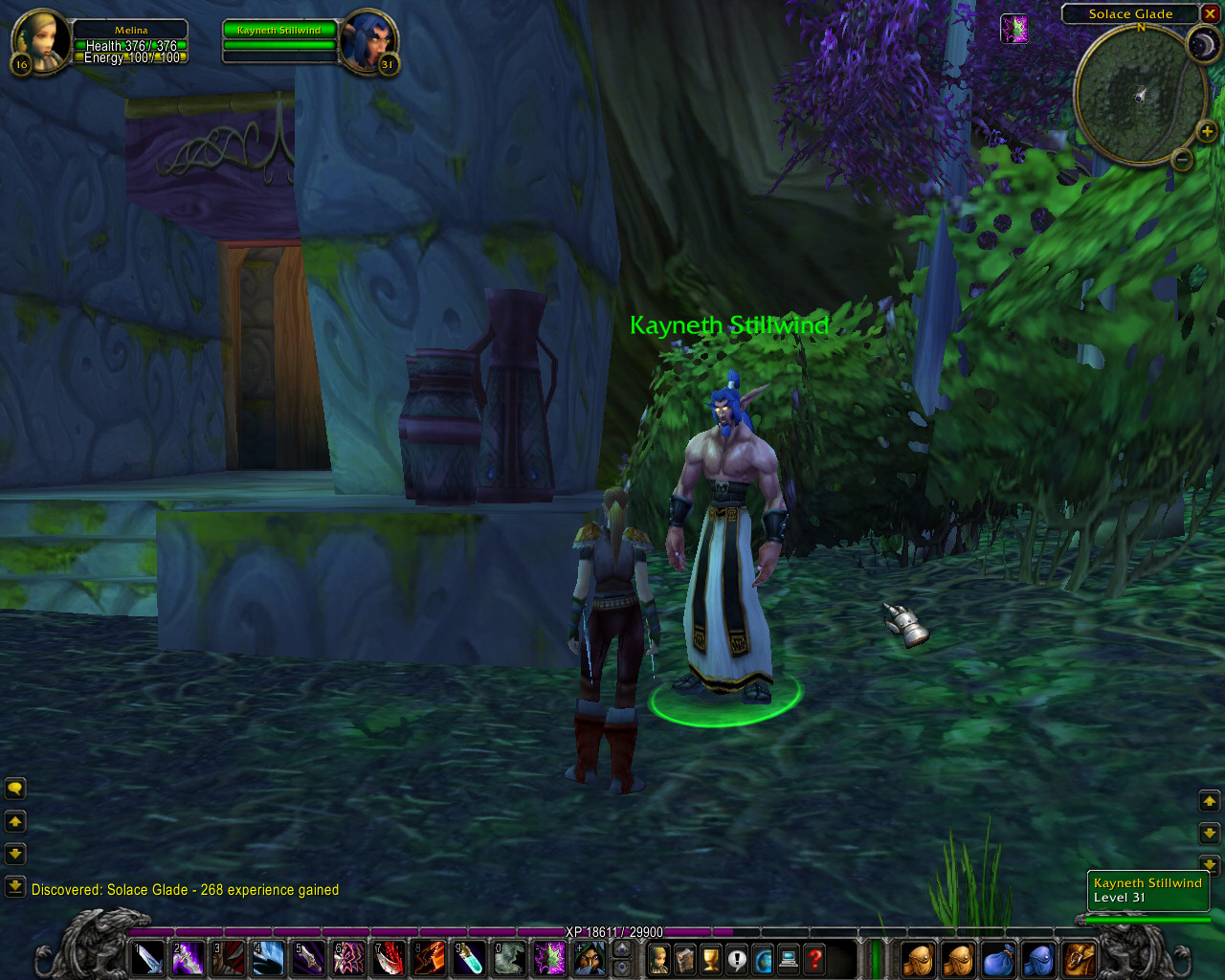Close the minimap with the red X
The image size is (1225, 980).
tap(1213, 13)
